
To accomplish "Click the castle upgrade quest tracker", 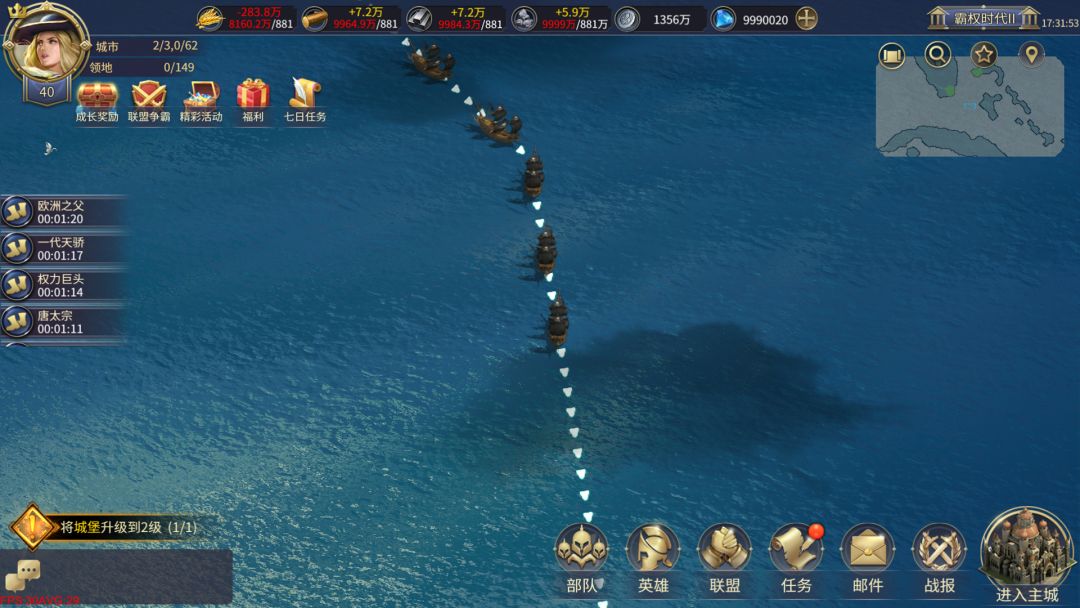I will 110,527.
